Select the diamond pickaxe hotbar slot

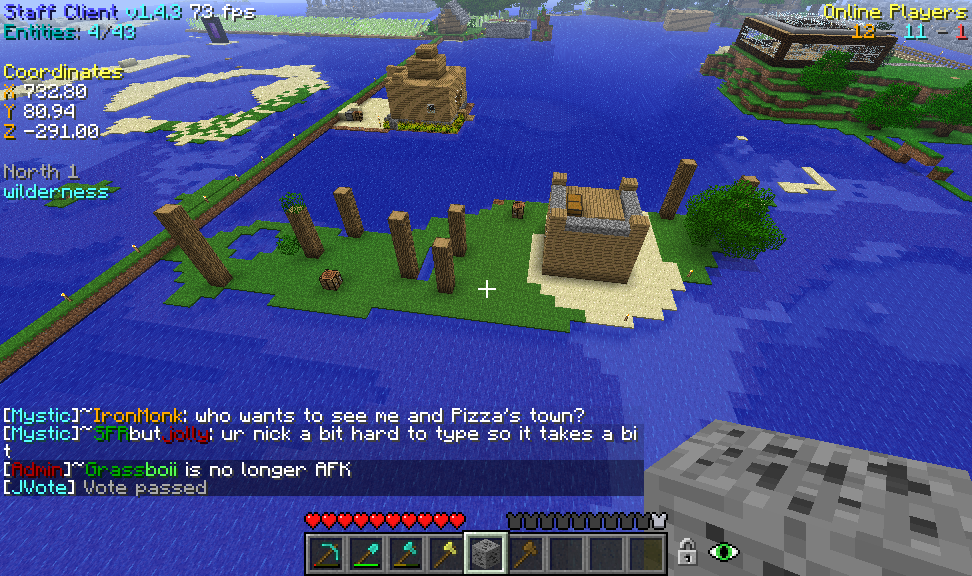326,553
